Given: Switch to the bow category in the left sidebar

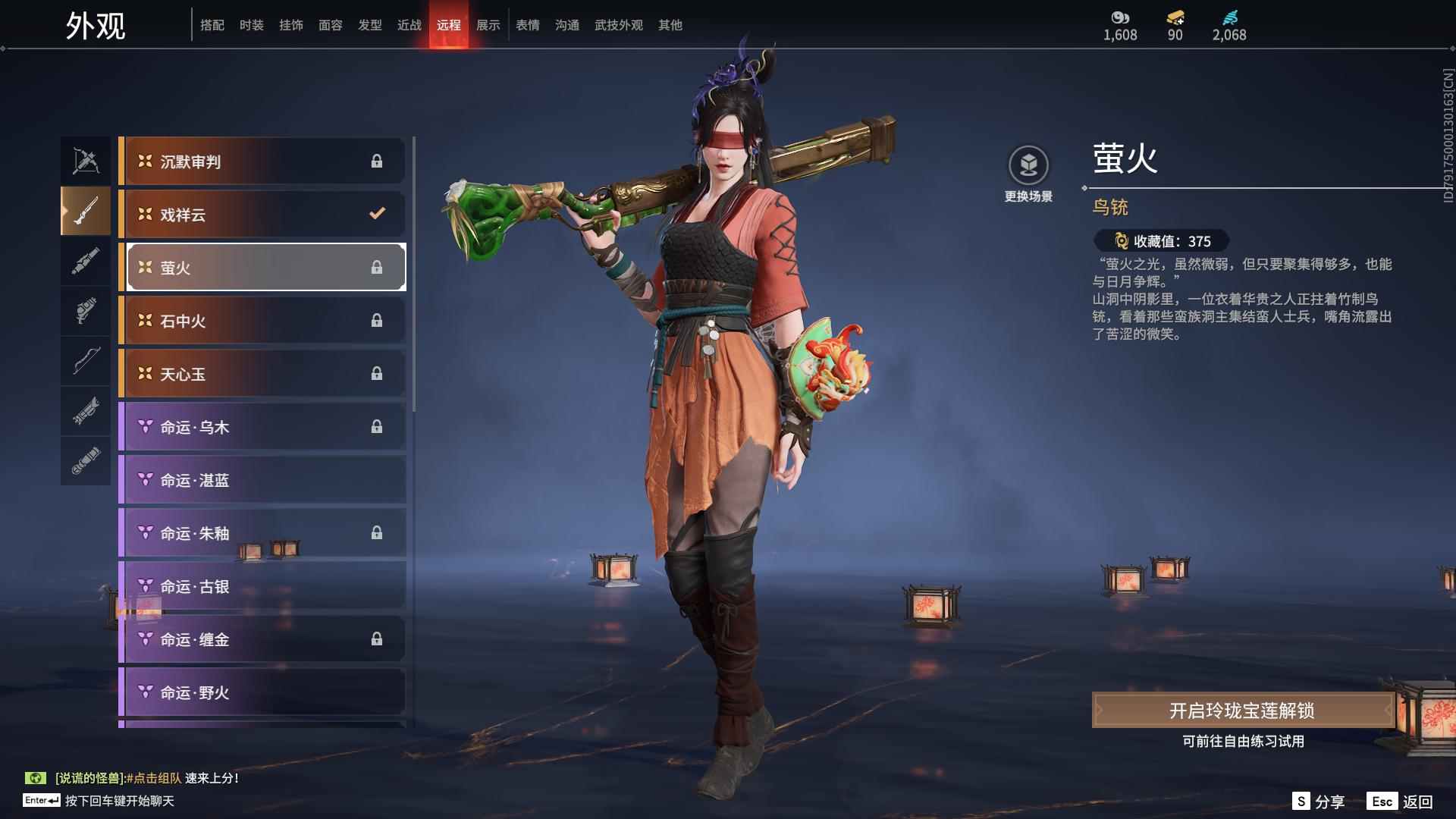Looking at the screenshot, I should 85,362.
